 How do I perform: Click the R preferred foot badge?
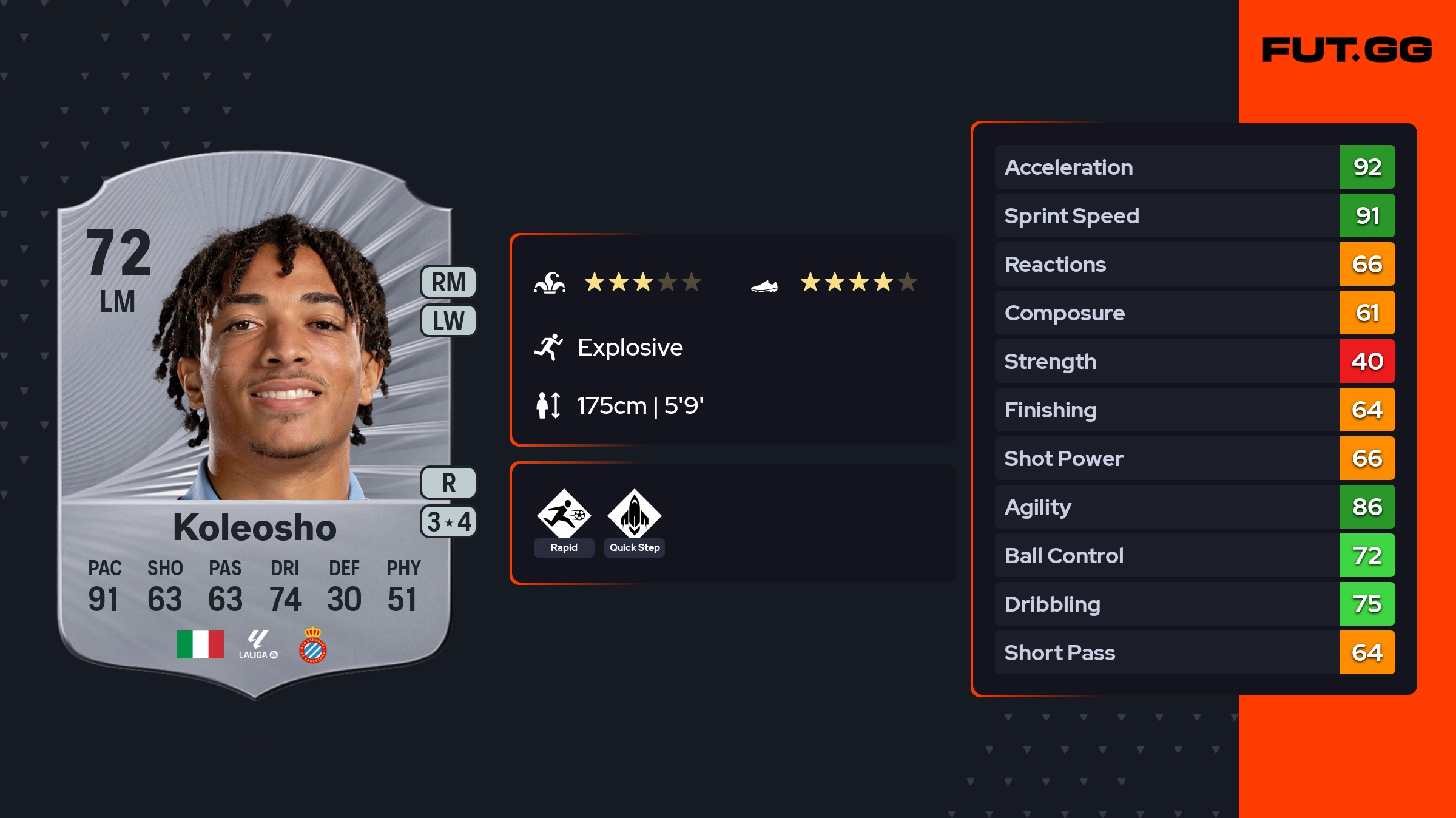[x=448, y=483]
